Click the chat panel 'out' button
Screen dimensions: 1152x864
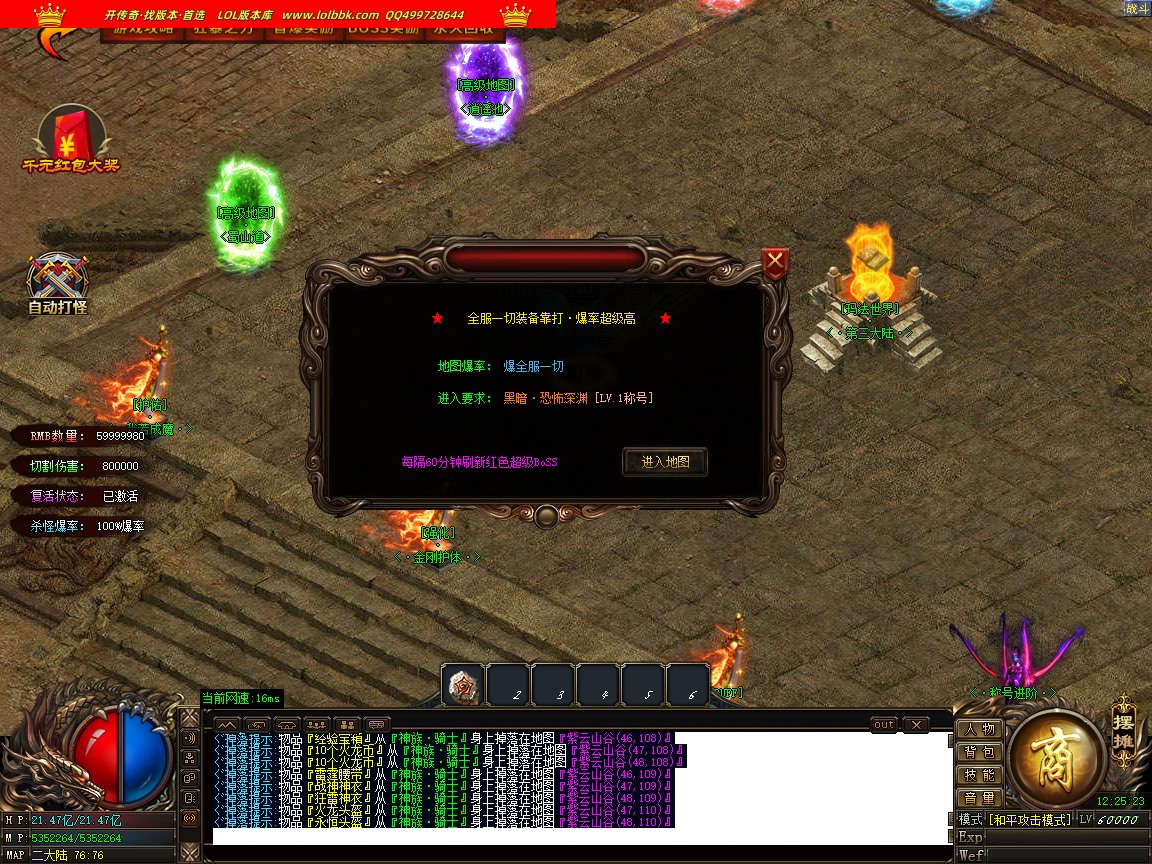[x=884, y=724]
